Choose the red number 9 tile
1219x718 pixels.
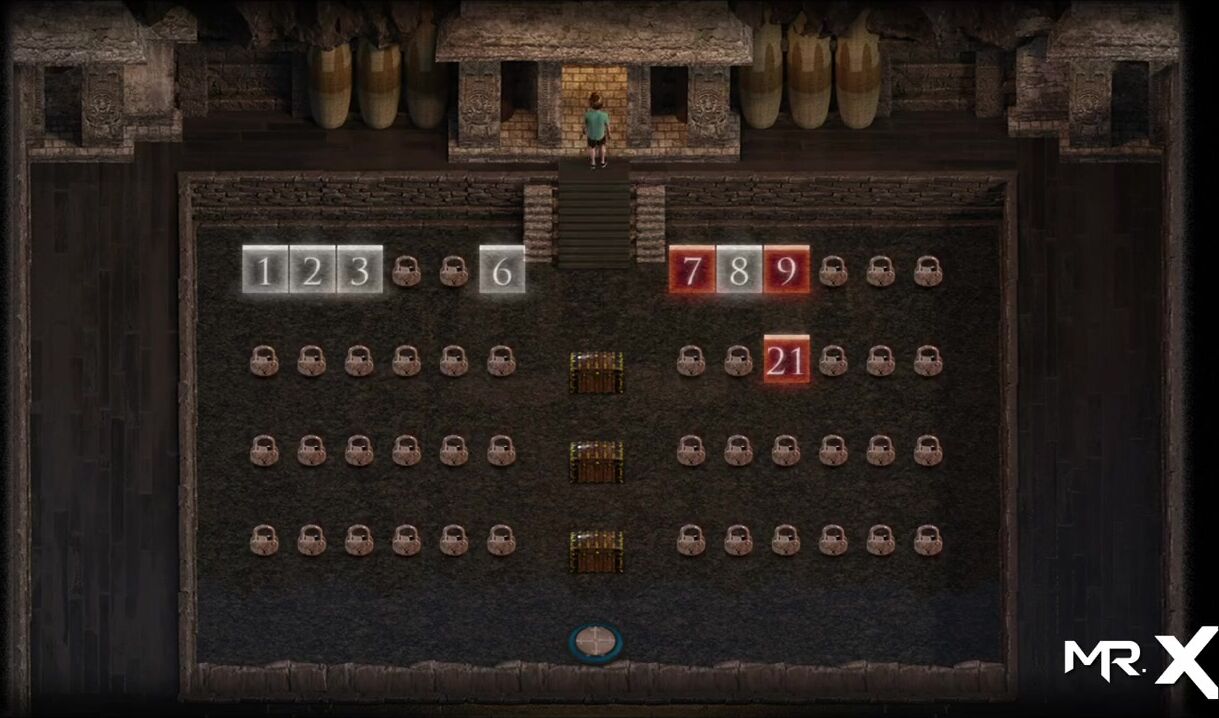(x=786, y=270)
